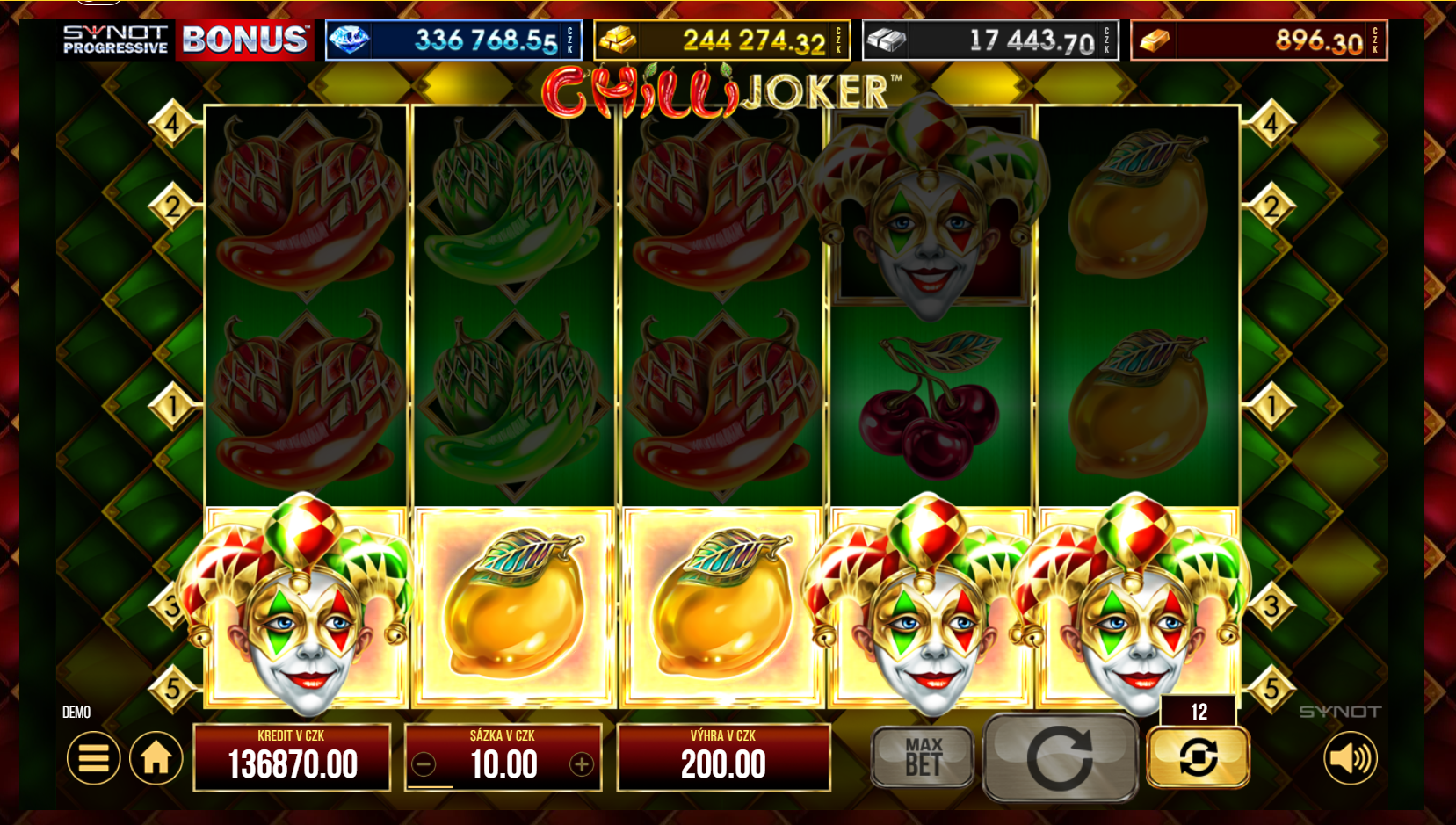The image size is (1456, 825).
Task: Go to the home screen
Action: pyautogui.click(x=156, y=757)
